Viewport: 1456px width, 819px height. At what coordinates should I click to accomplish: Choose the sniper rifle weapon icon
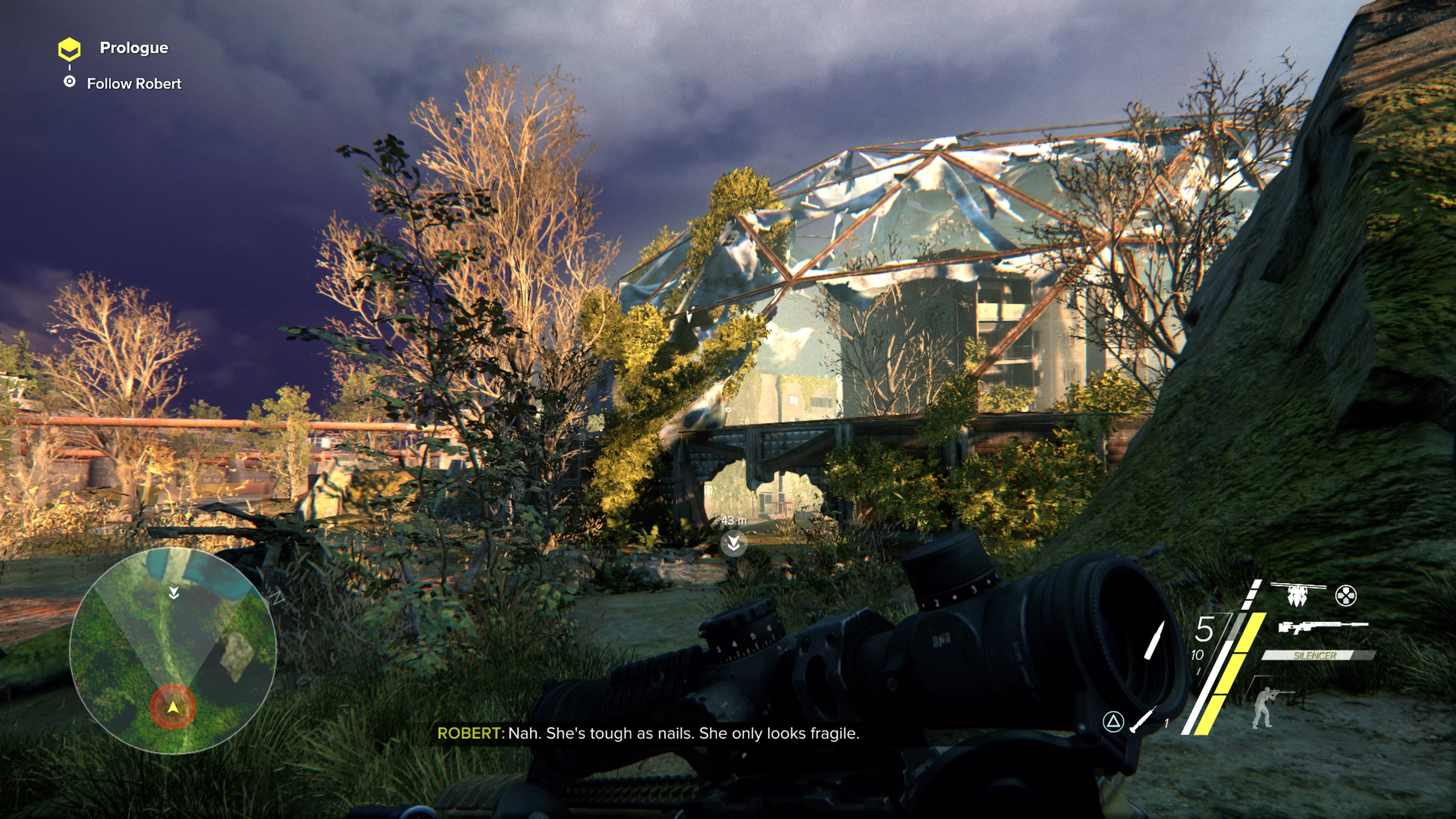[1323, 626]
